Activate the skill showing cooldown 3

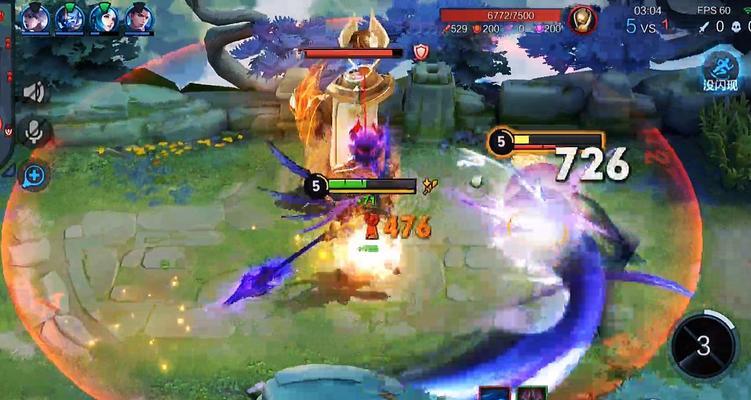[x=704, y=347]
